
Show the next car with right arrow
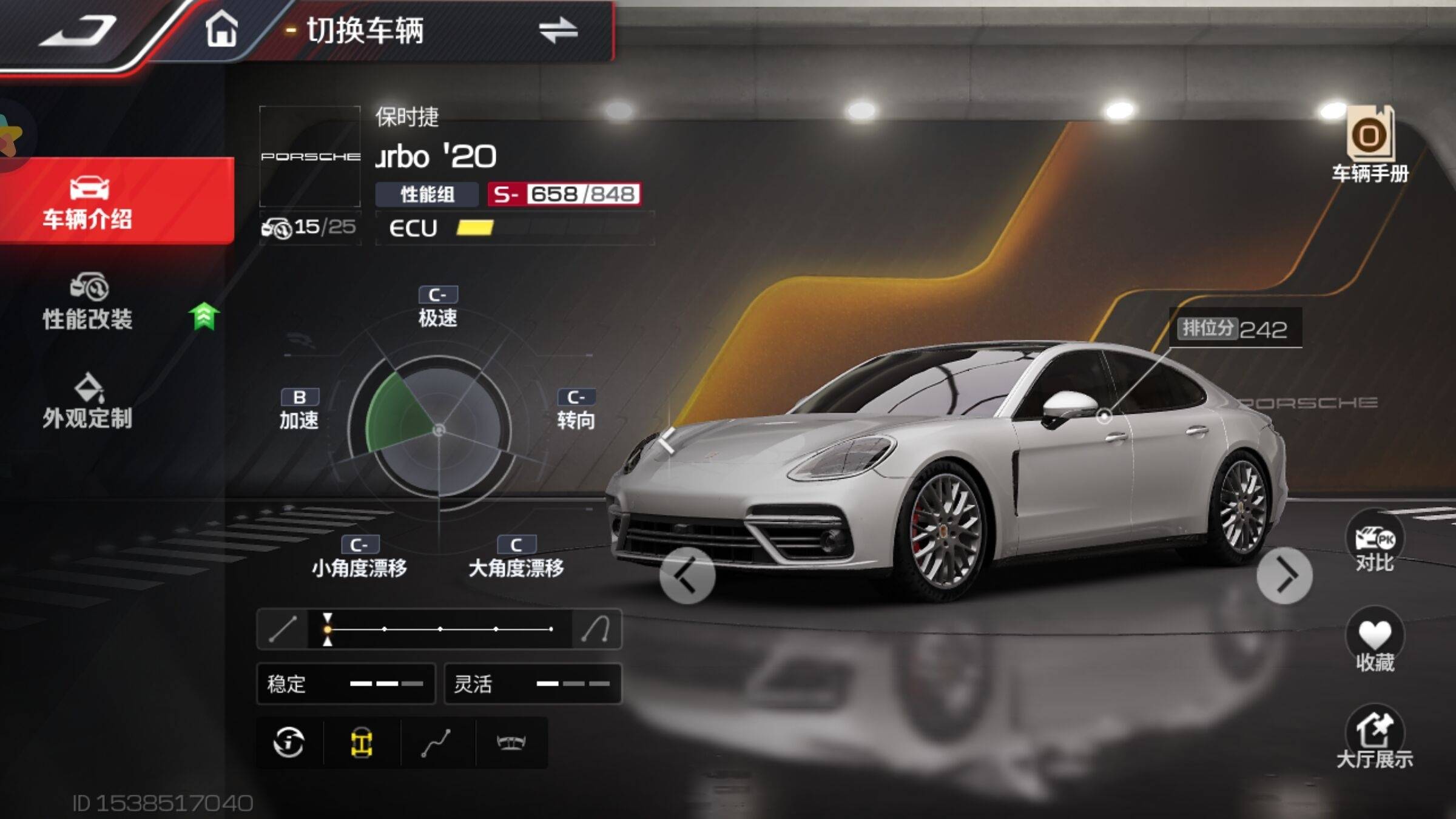pos(1285,576)
